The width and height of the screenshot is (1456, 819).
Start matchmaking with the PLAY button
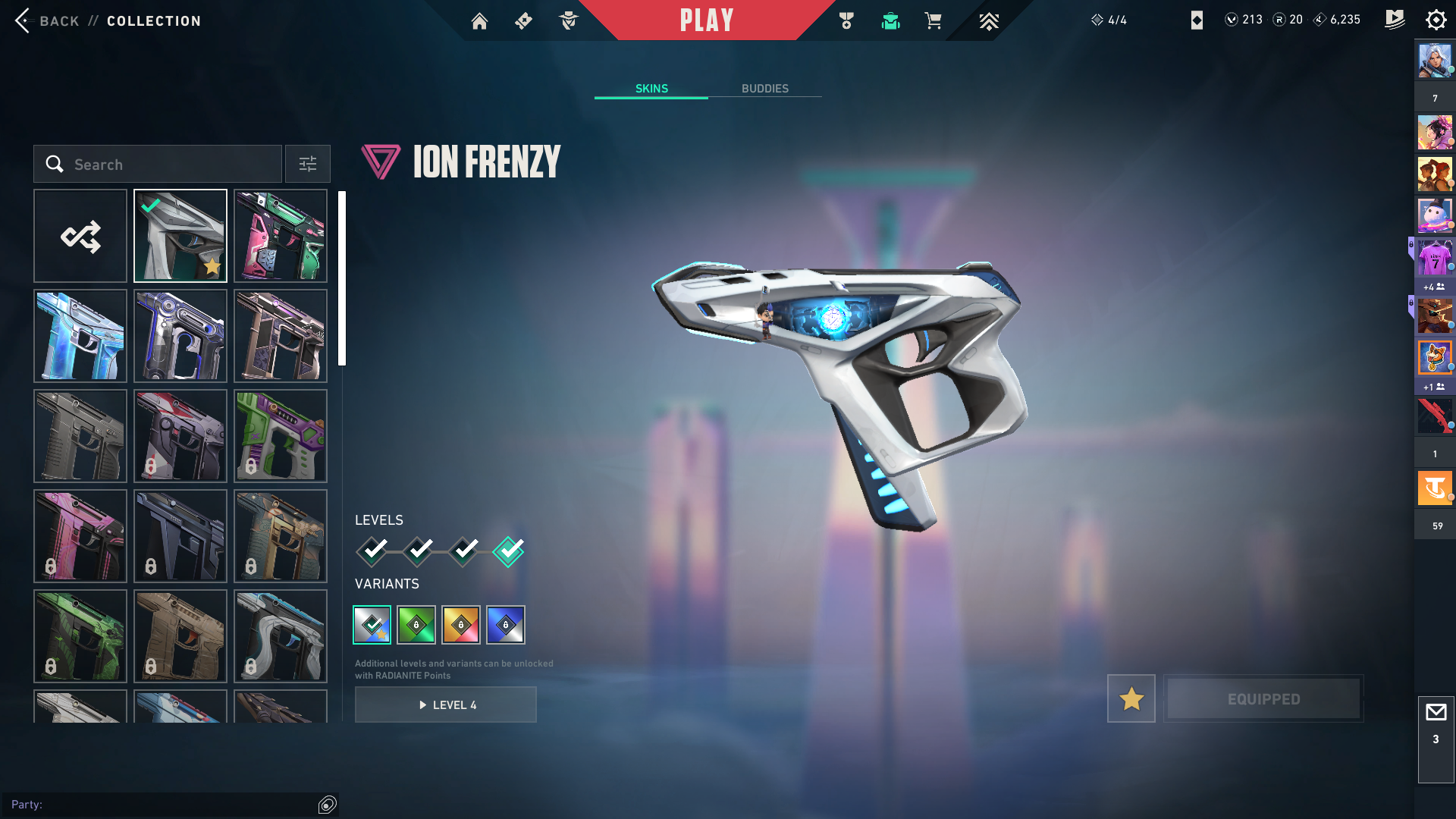706,20
